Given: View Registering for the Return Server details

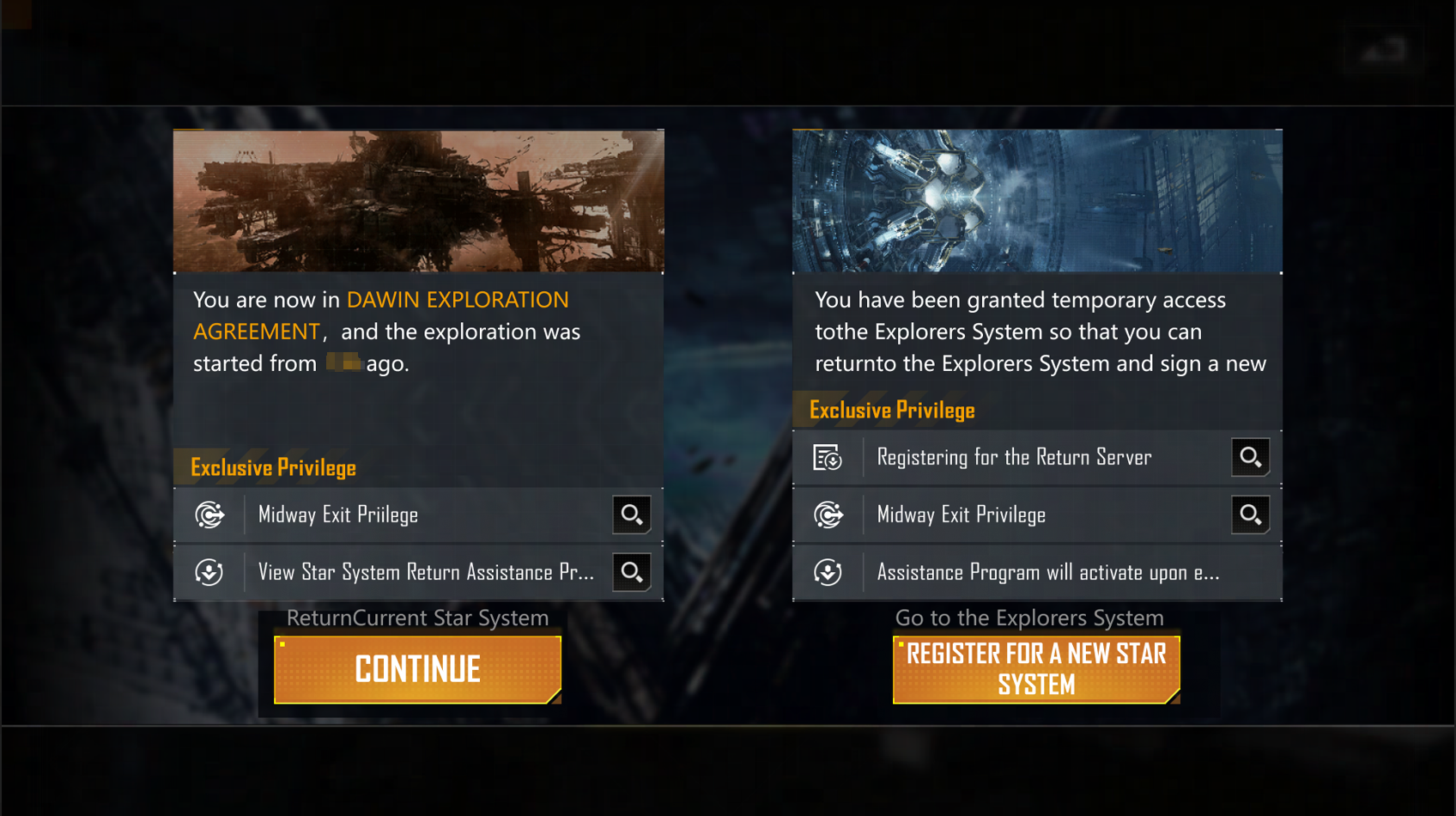Looking at the screenshot, I should (1250, 457).
